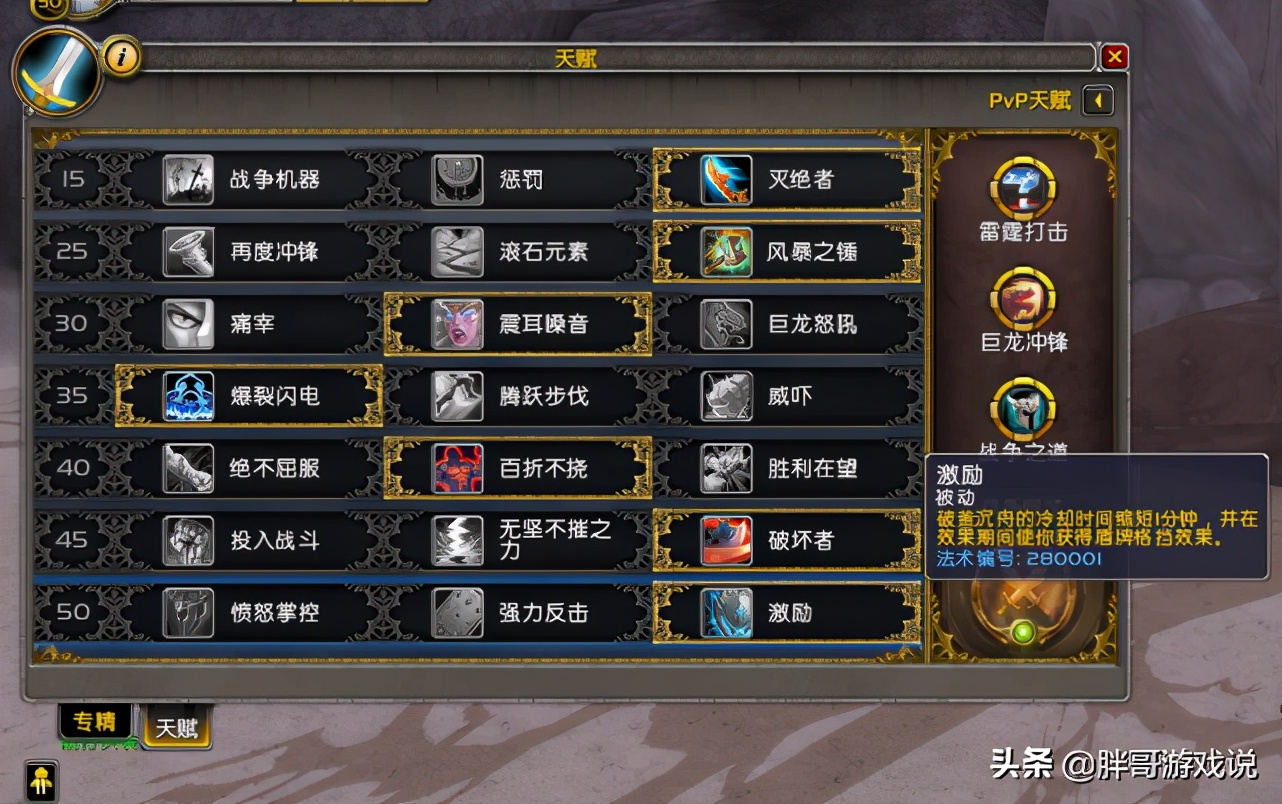Select the 战争机器 talent icon
Screen dimensions: 1282x804
(190, 181)
